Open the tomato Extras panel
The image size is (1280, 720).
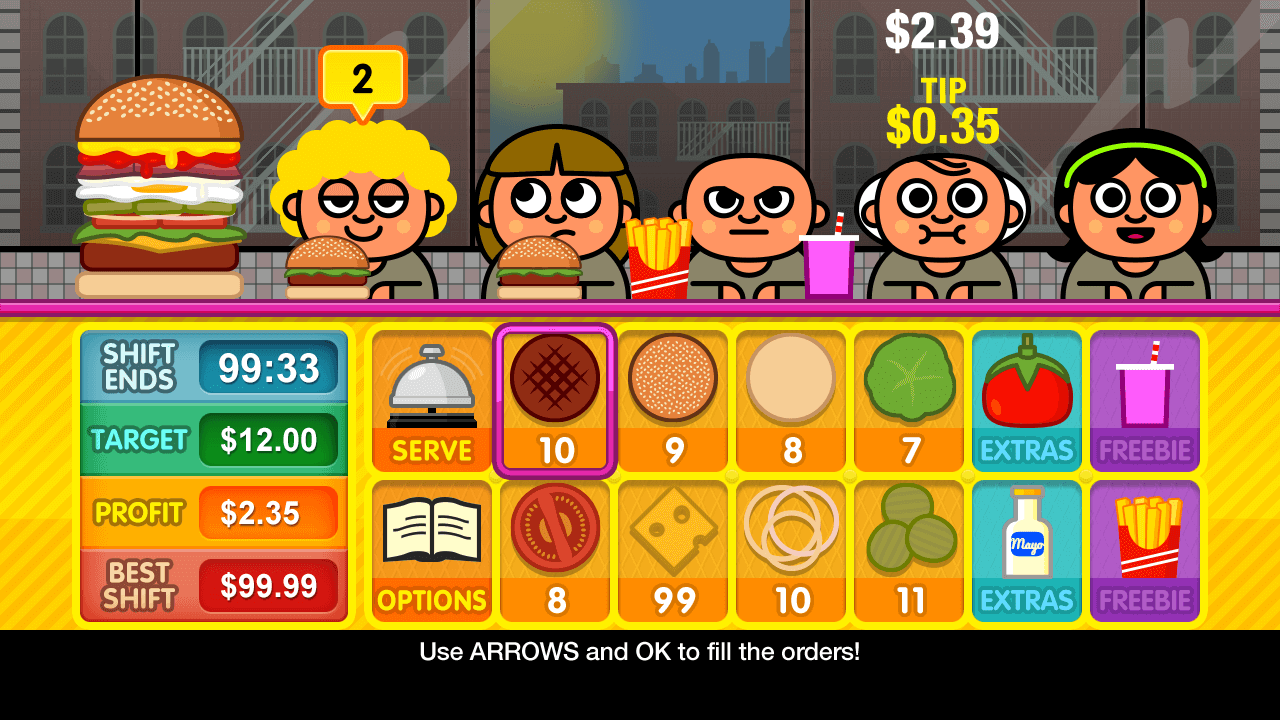[1027, 401]
